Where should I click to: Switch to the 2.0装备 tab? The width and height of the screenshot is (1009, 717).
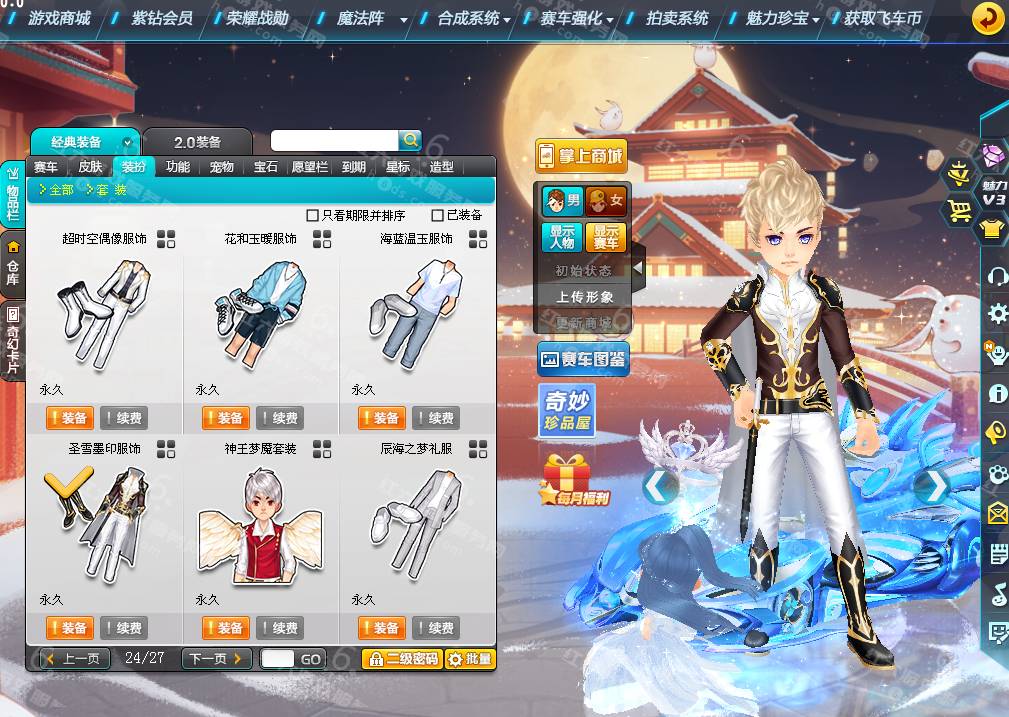tap(197, 142)
